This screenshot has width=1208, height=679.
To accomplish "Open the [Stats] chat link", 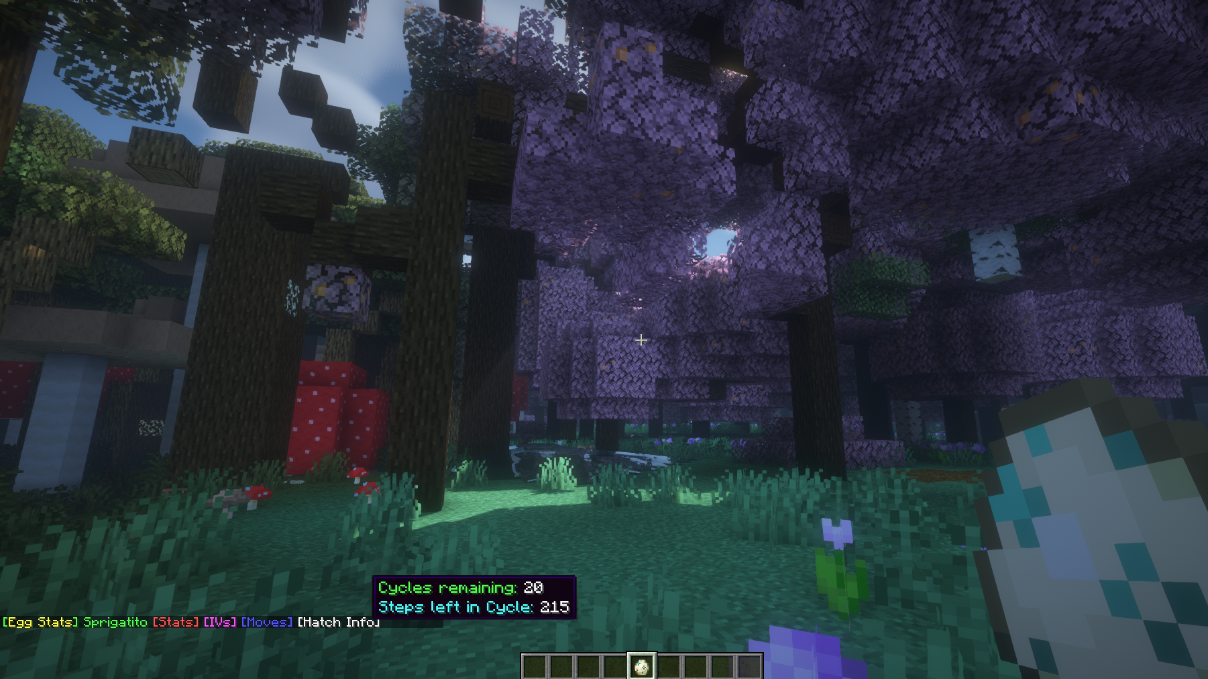I will point(175,622).
